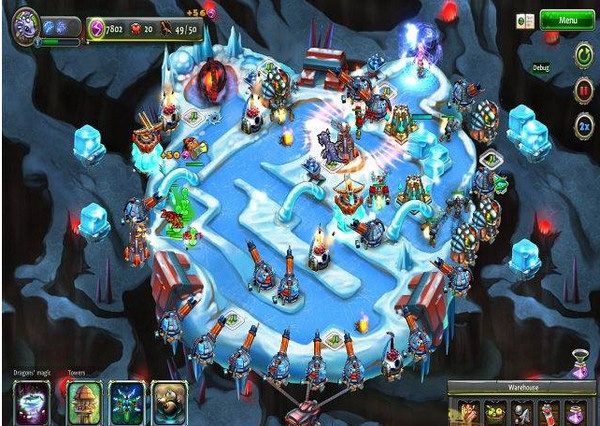Click the dragon portrait in the corner

point(25,21)
